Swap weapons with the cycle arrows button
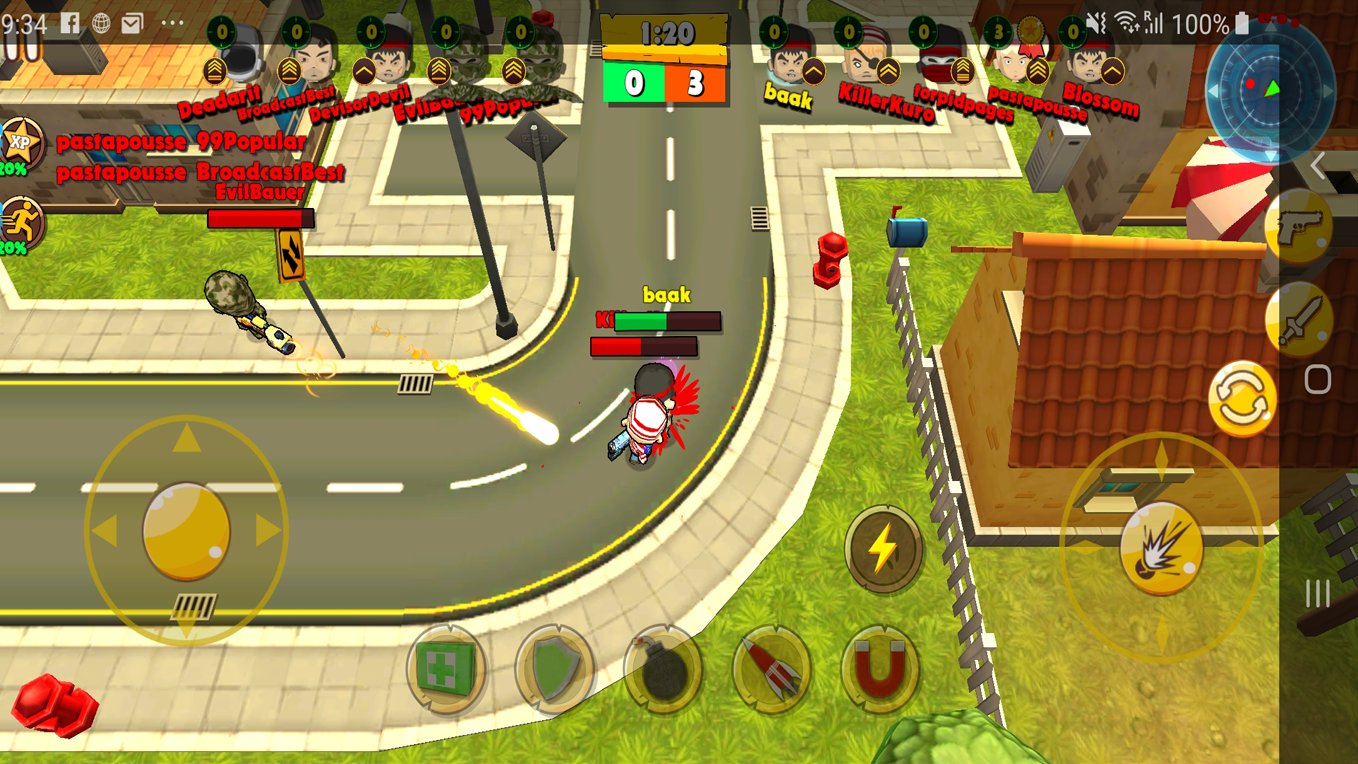Viewport: 1358px width, 764px height. coord(1243,398)
